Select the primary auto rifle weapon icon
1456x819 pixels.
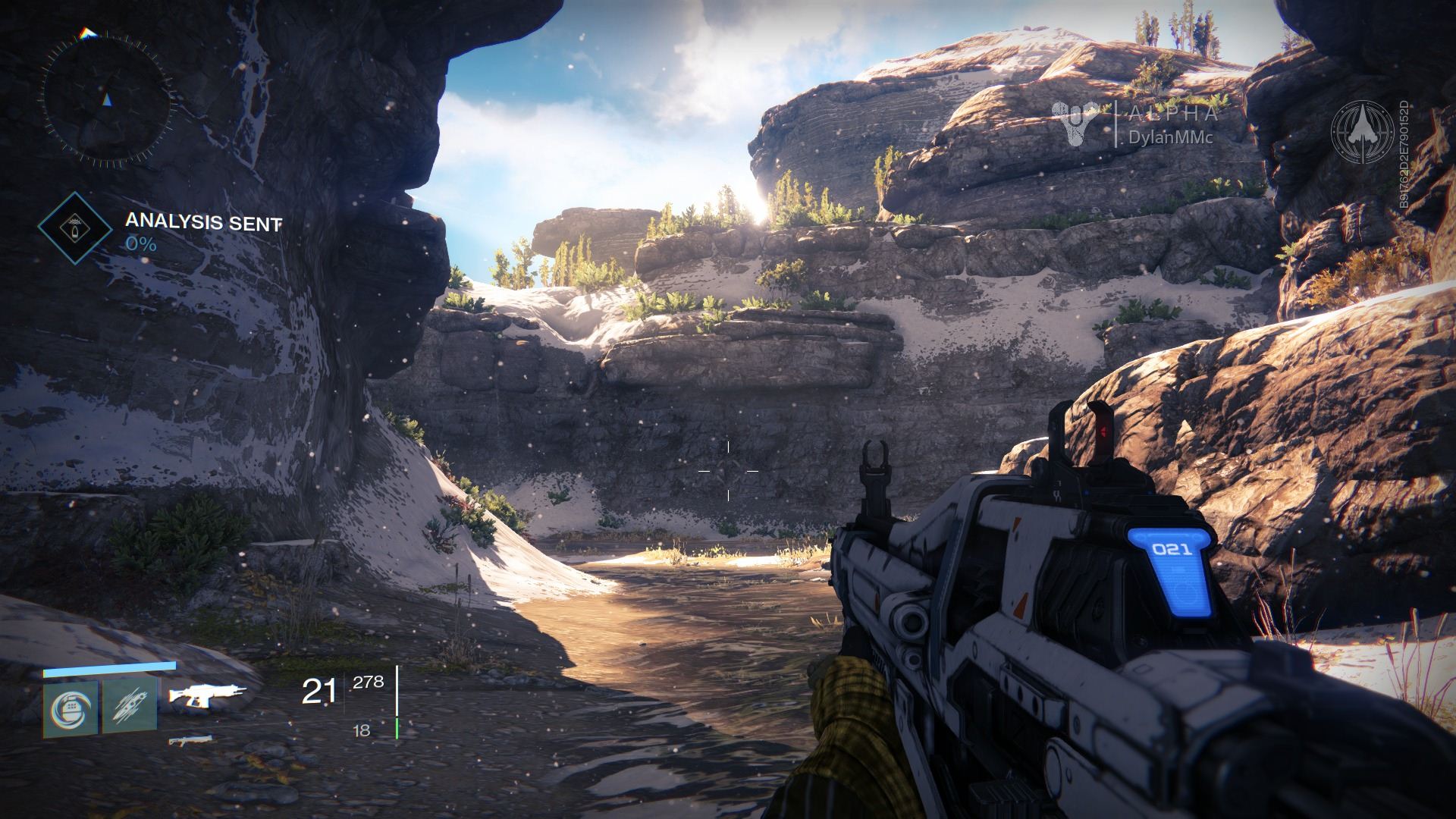point(207,694)
